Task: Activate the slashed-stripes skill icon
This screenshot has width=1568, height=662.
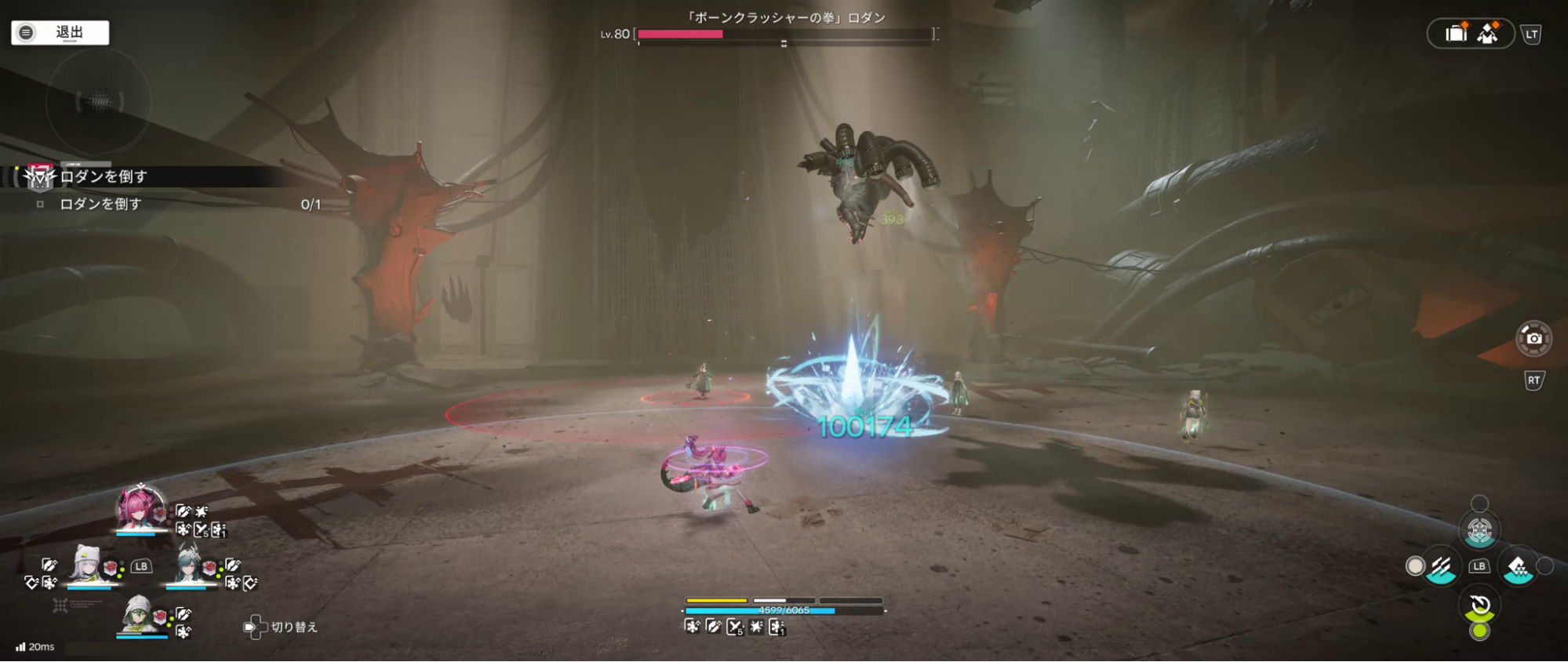Action: [1441, 566]
